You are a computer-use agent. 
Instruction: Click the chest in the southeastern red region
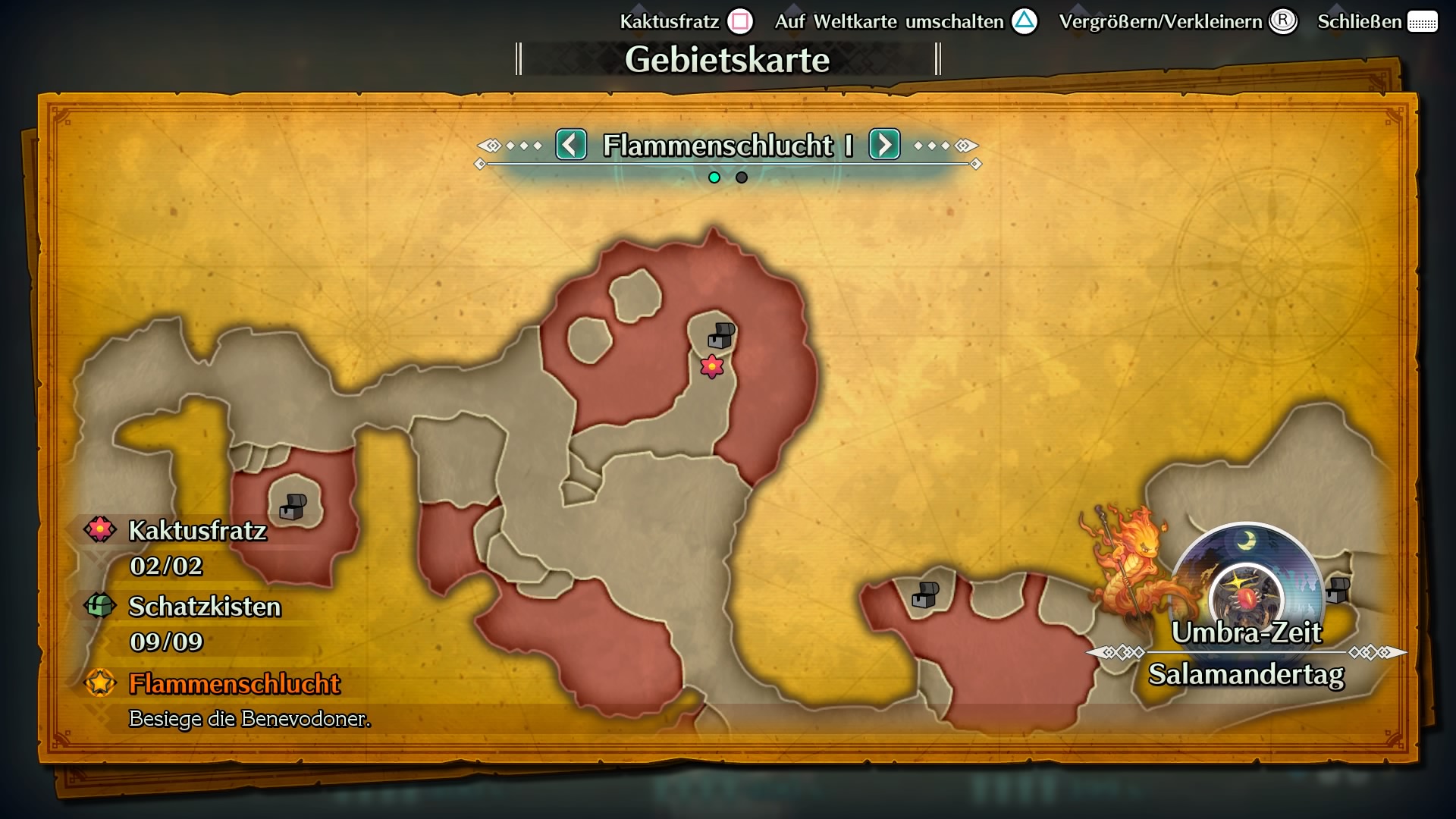(924, 595)
